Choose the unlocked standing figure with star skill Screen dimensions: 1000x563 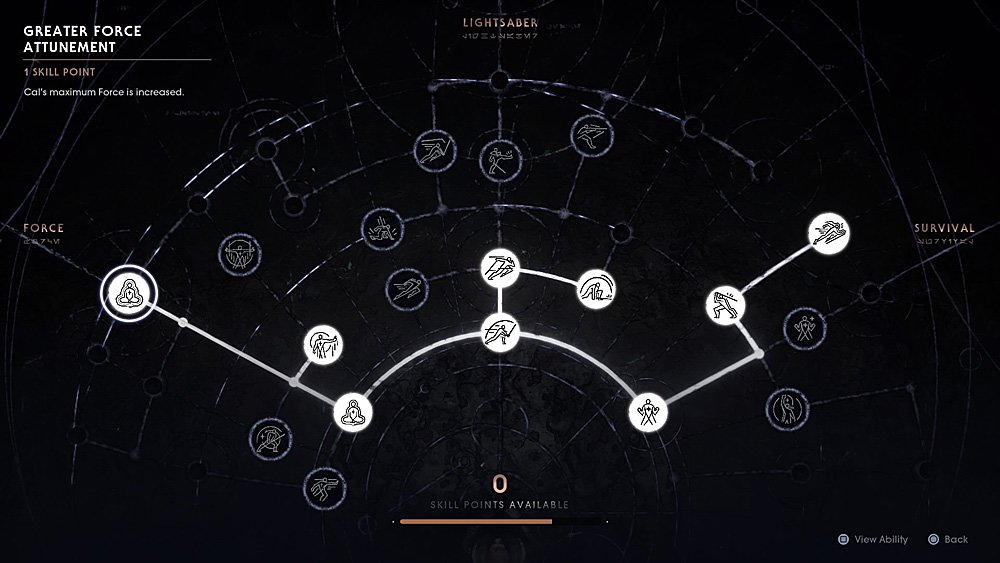[x=648, y=412]
